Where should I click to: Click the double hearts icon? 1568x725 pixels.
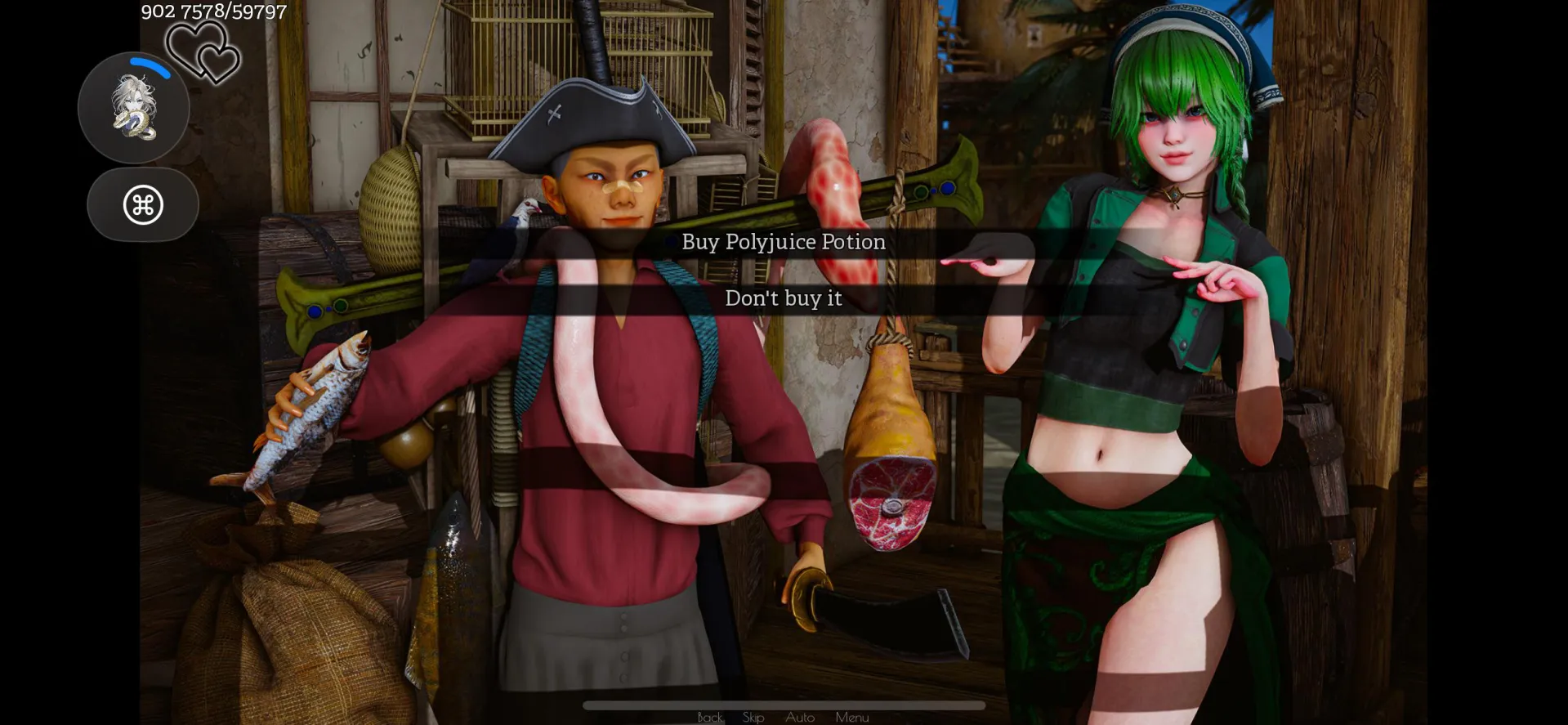[203, 51]
